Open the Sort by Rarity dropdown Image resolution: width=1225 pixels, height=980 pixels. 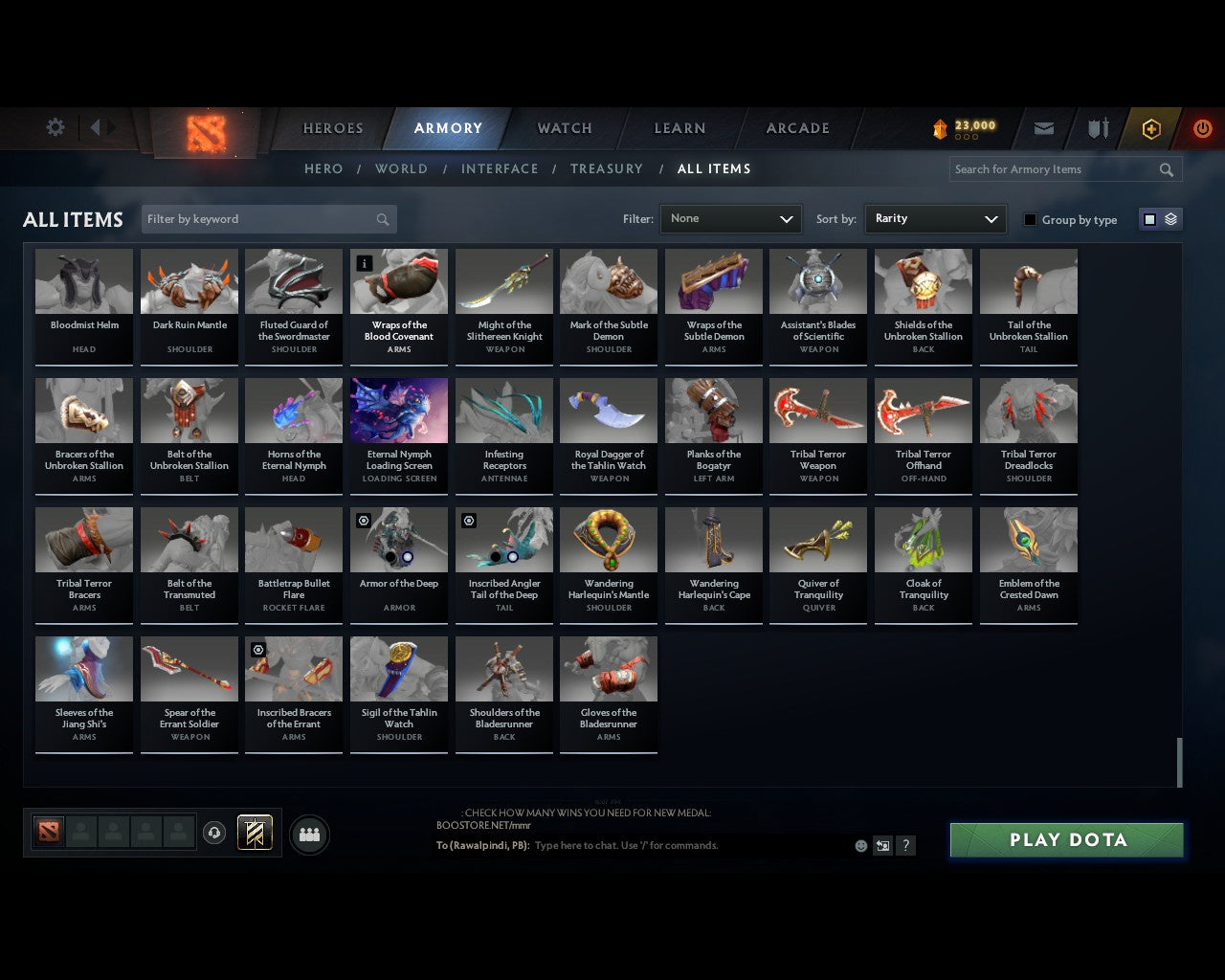(935, 218)
